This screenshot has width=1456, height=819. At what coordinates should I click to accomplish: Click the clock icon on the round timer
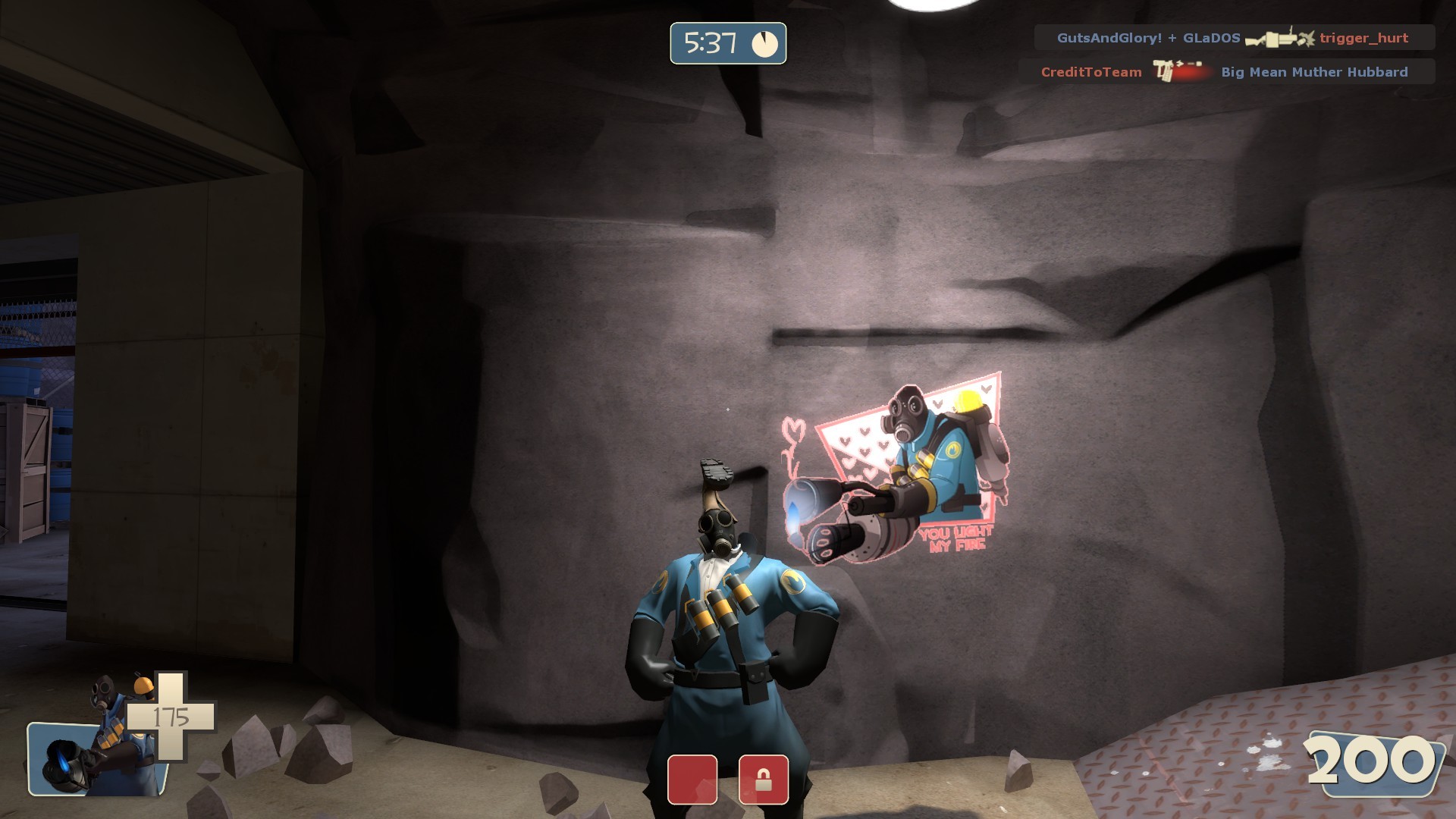pos(766,44)
